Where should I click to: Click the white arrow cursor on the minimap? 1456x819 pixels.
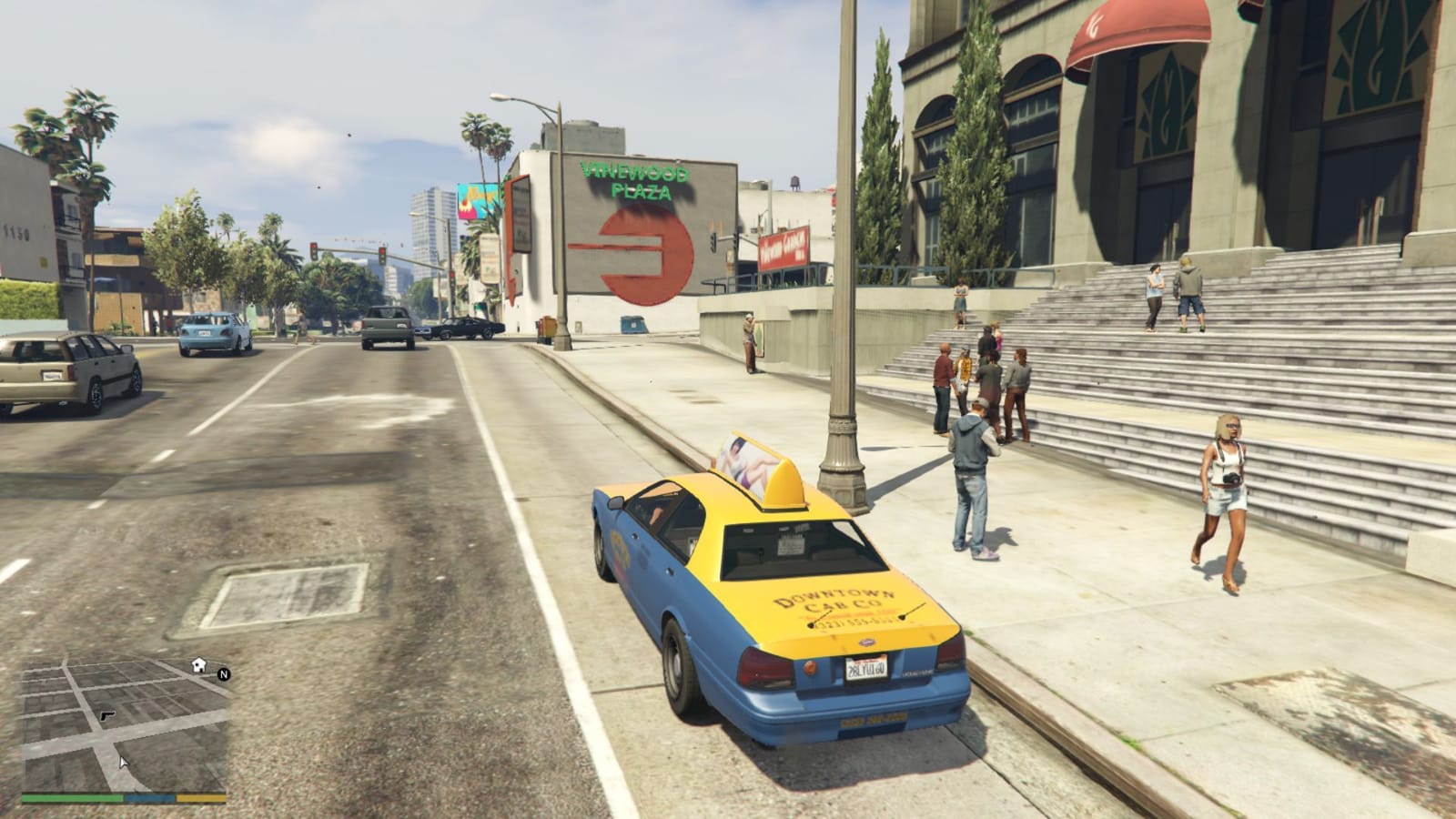pyautogui.click(x=124, y=763)
